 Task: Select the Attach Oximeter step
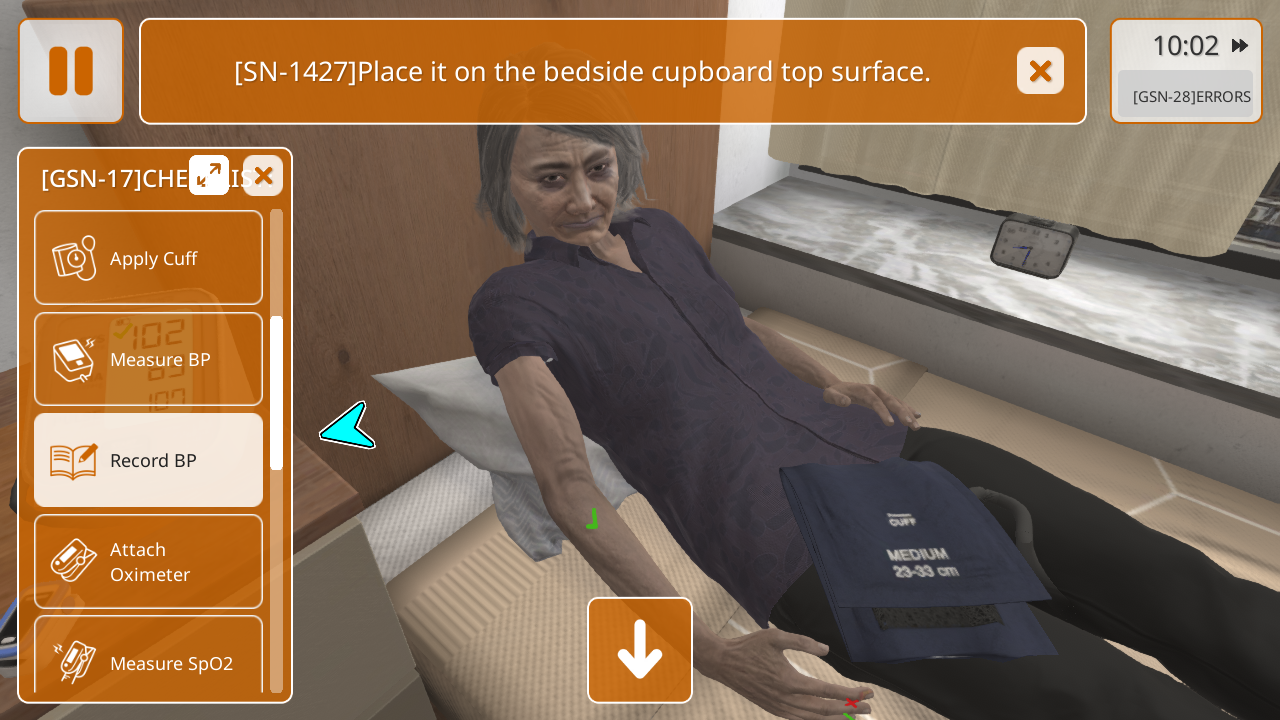(x=148, y=561)
